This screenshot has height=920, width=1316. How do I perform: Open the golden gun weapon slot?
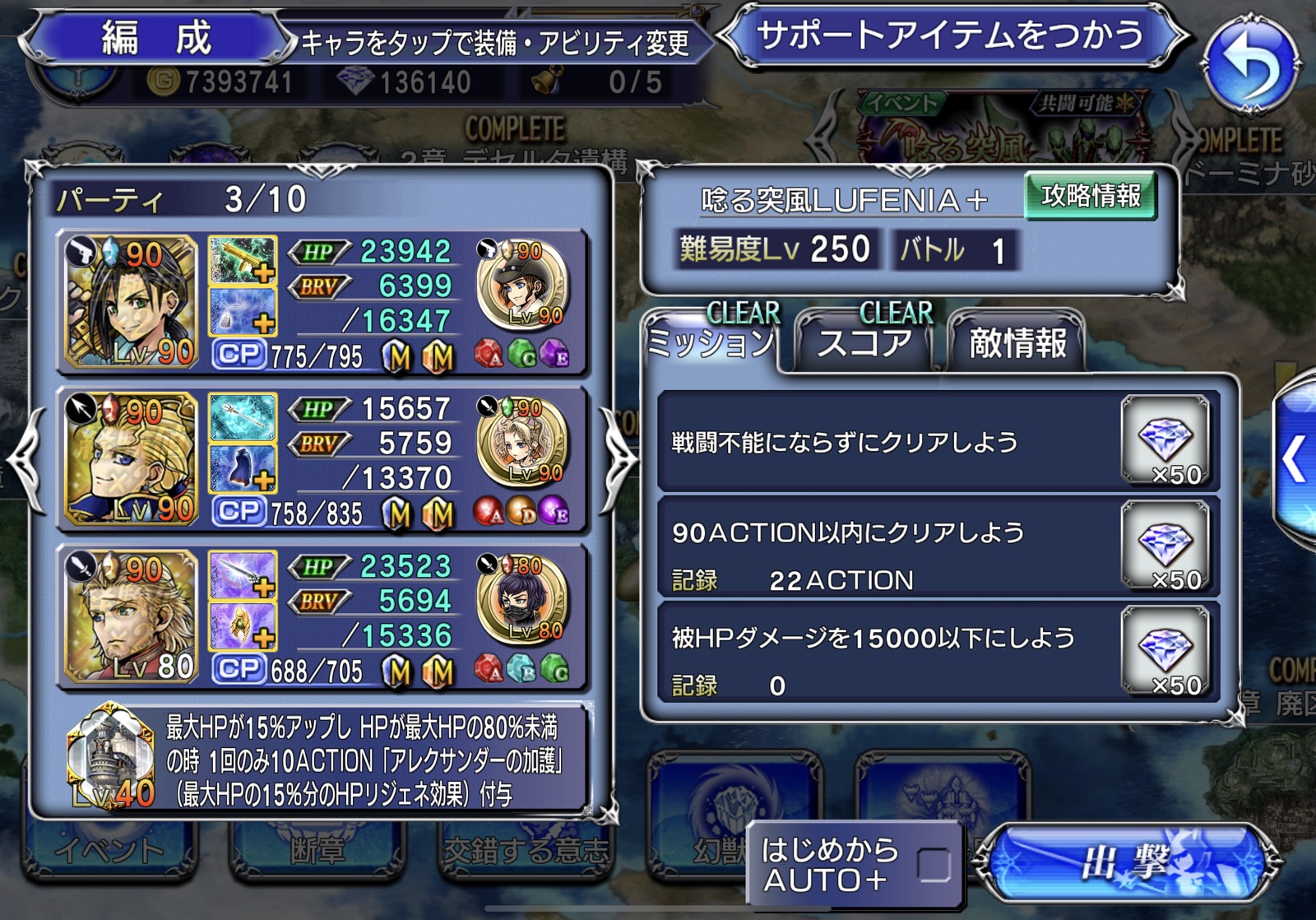point(243,259)
